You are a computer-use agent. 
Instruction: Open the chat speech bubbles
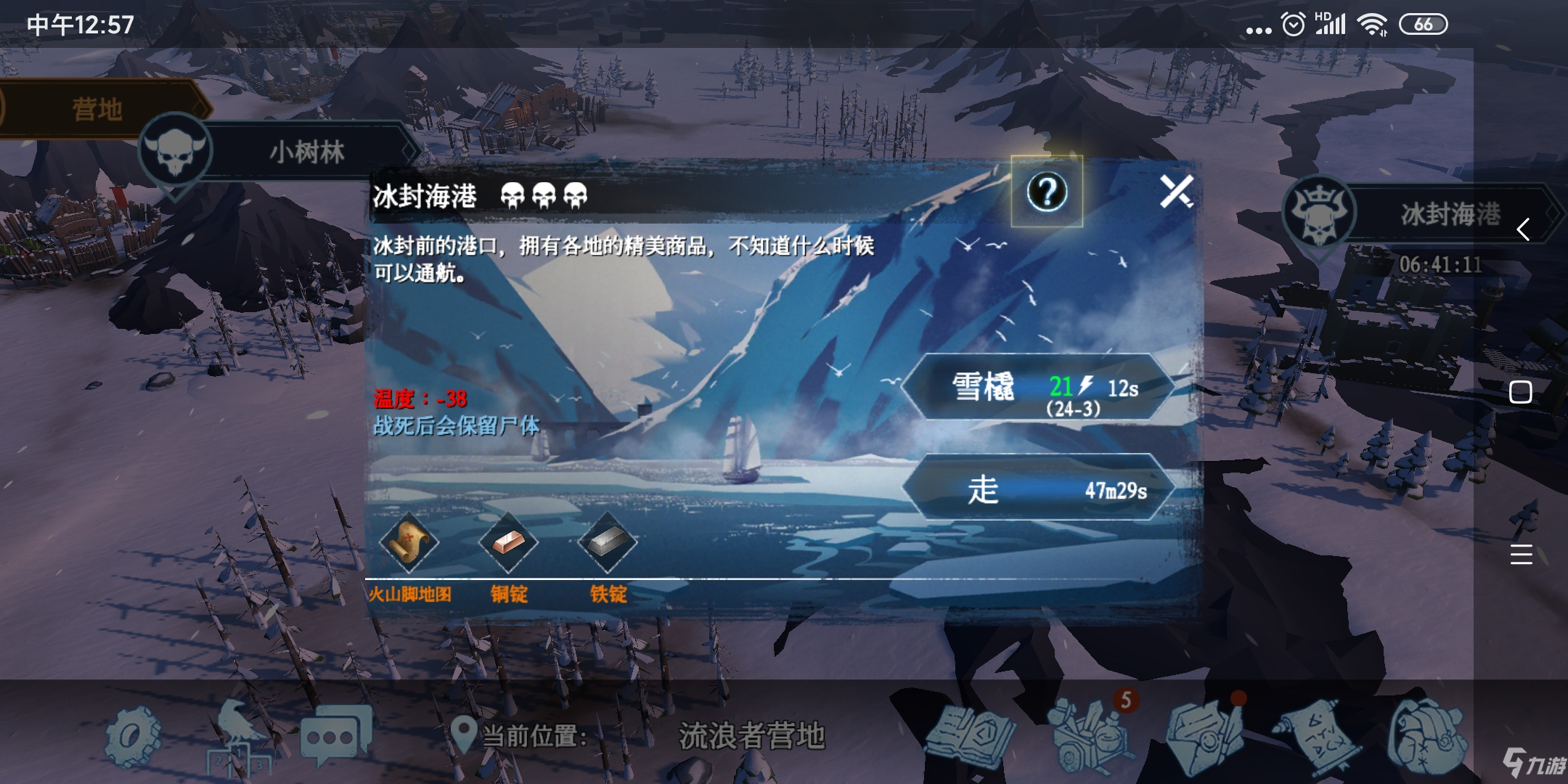pyautogui.click(x=335, y=735)
